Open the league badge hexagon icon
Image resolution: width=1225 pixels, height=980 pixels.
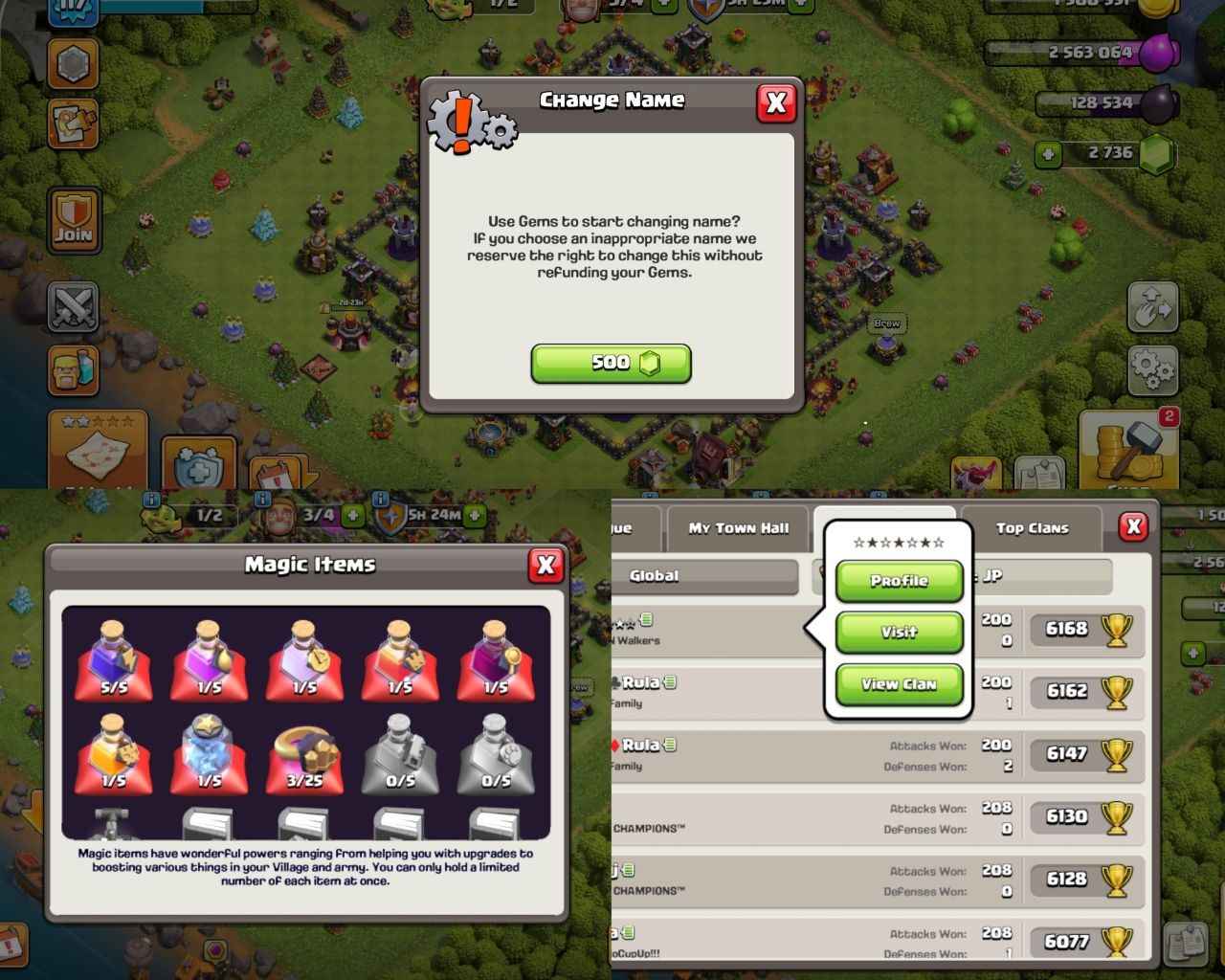[x=72, y=65]
